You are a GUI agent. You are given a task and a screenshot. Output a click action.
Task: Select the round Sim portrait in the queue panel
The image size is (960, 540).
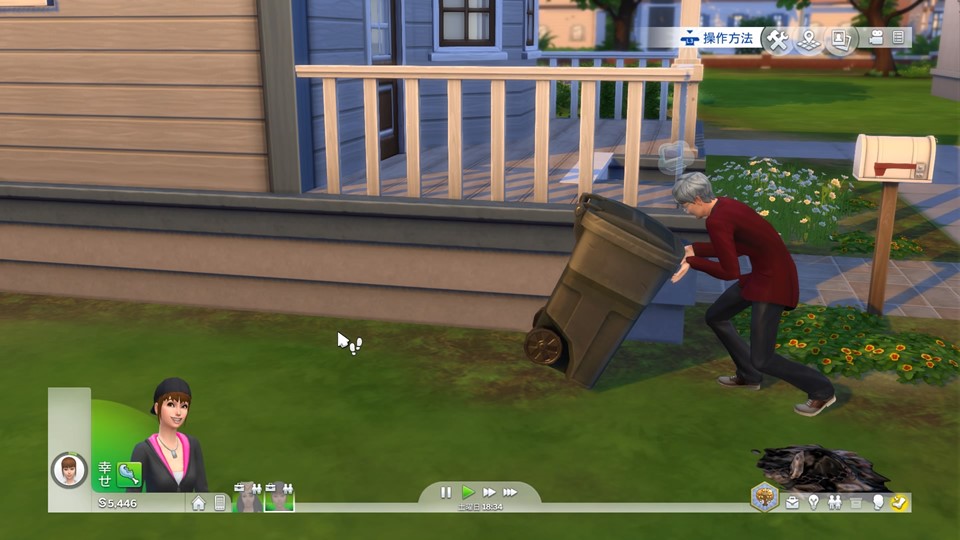pos(69,469)
